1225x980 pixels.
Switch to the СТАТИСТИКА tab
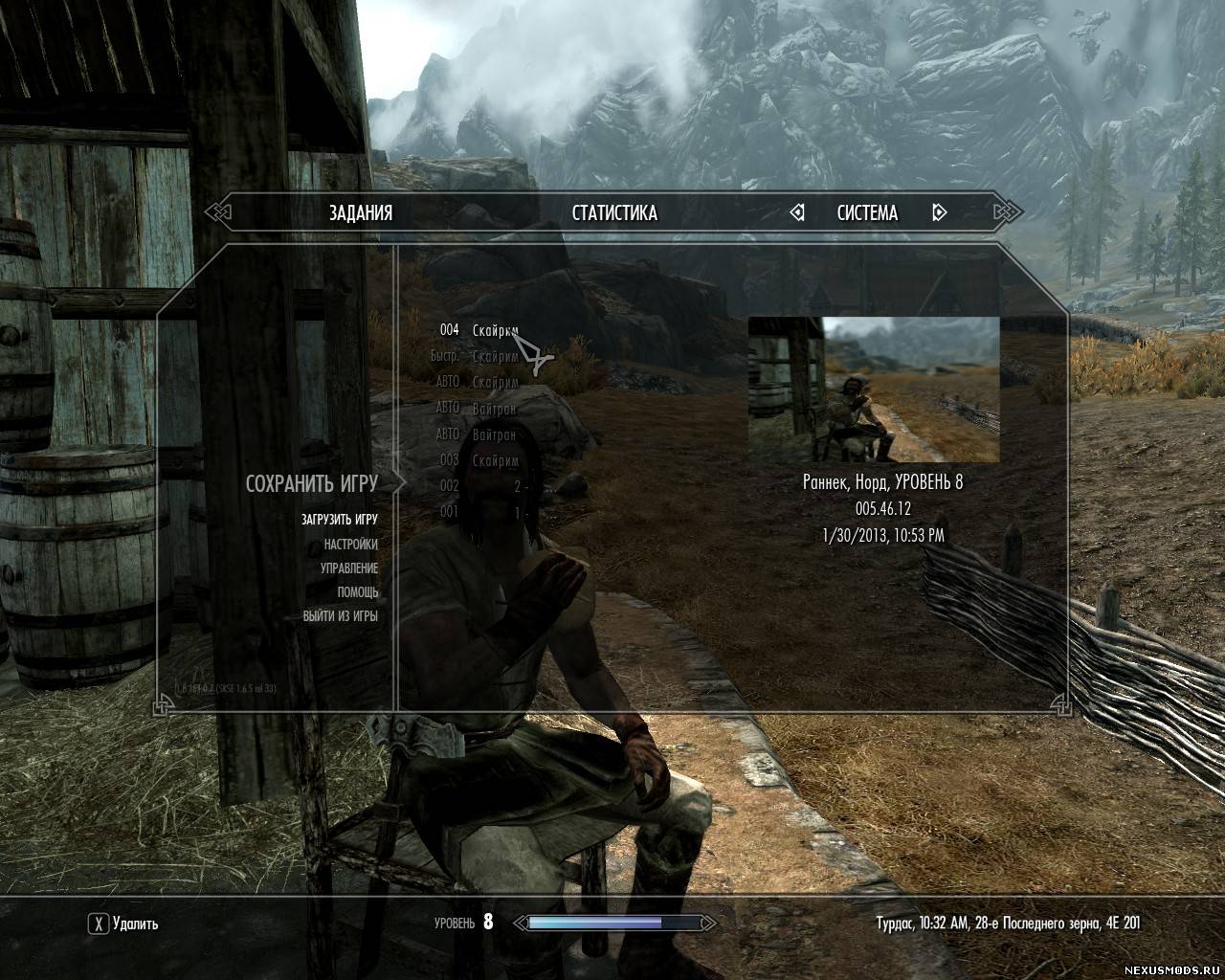614,212
